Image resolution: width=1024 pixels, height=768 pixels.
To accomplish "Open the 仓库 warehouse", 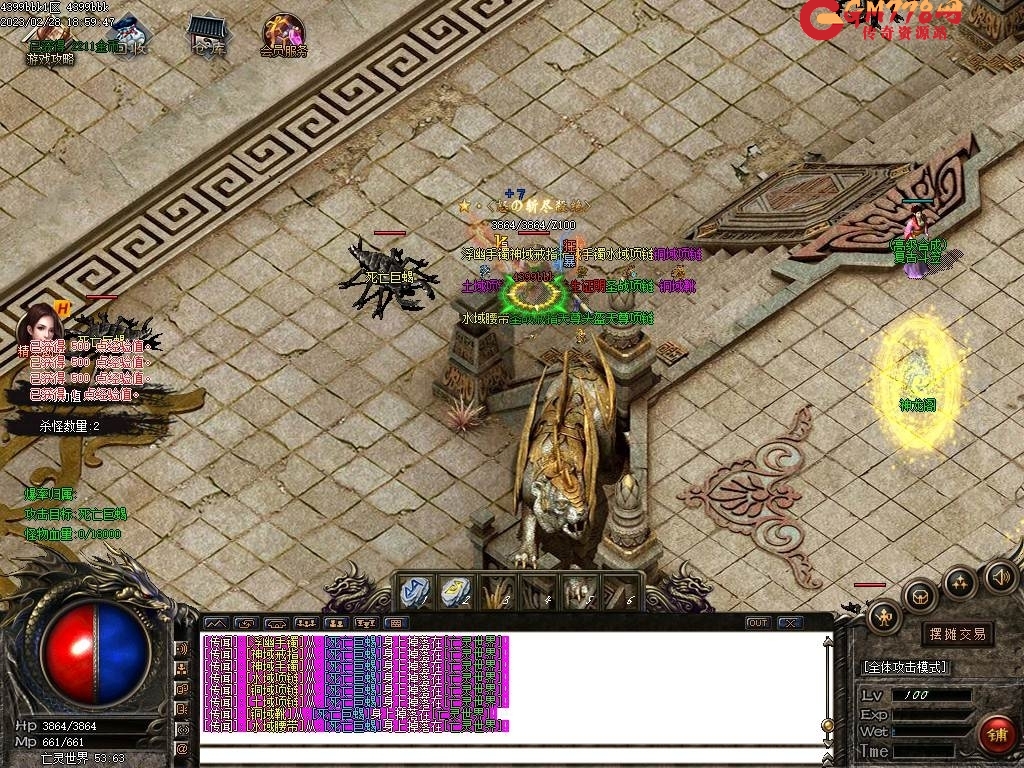I will point(207,36).
